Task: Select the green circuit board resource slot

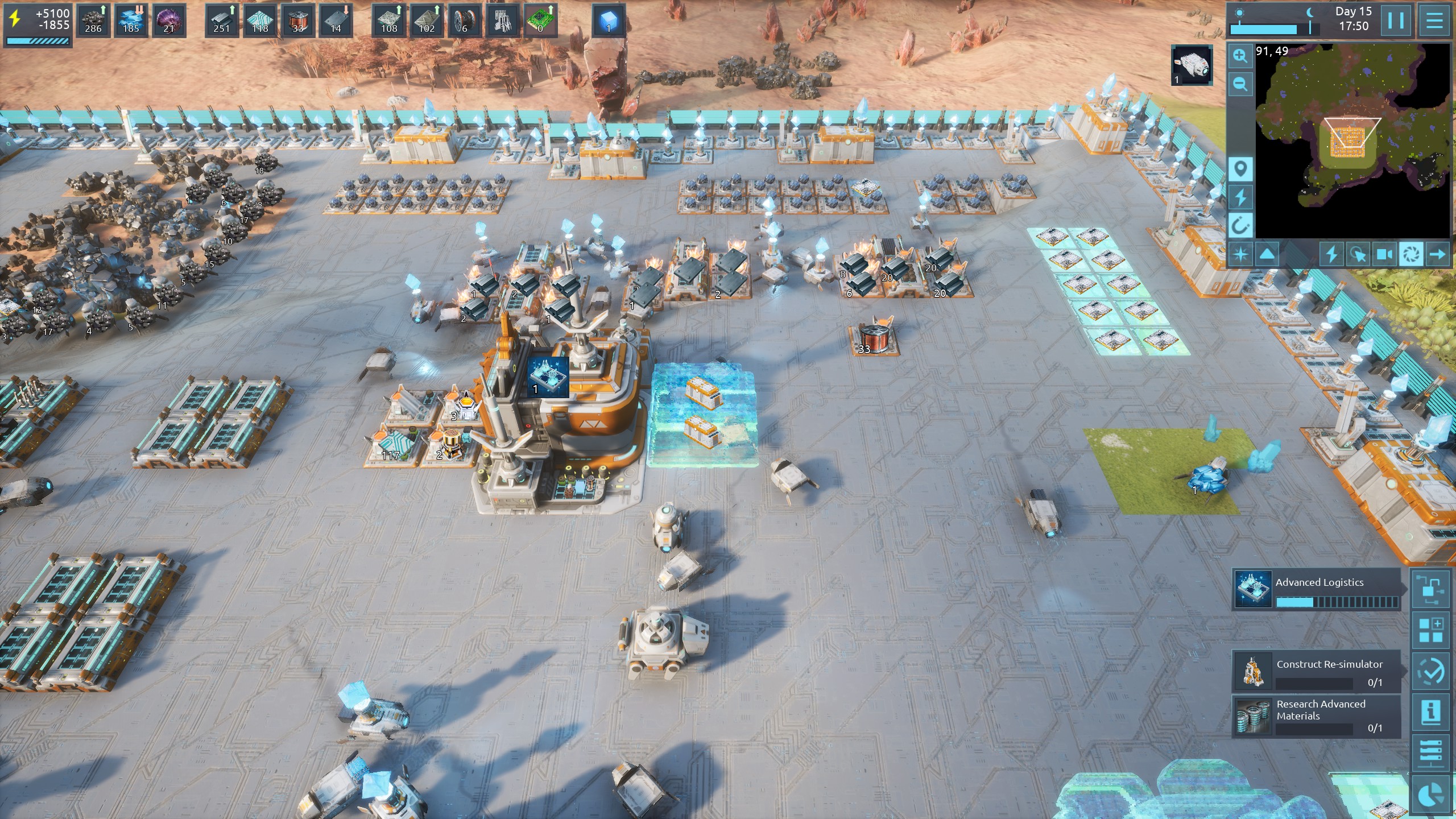Action: click(x=540, y=20)
